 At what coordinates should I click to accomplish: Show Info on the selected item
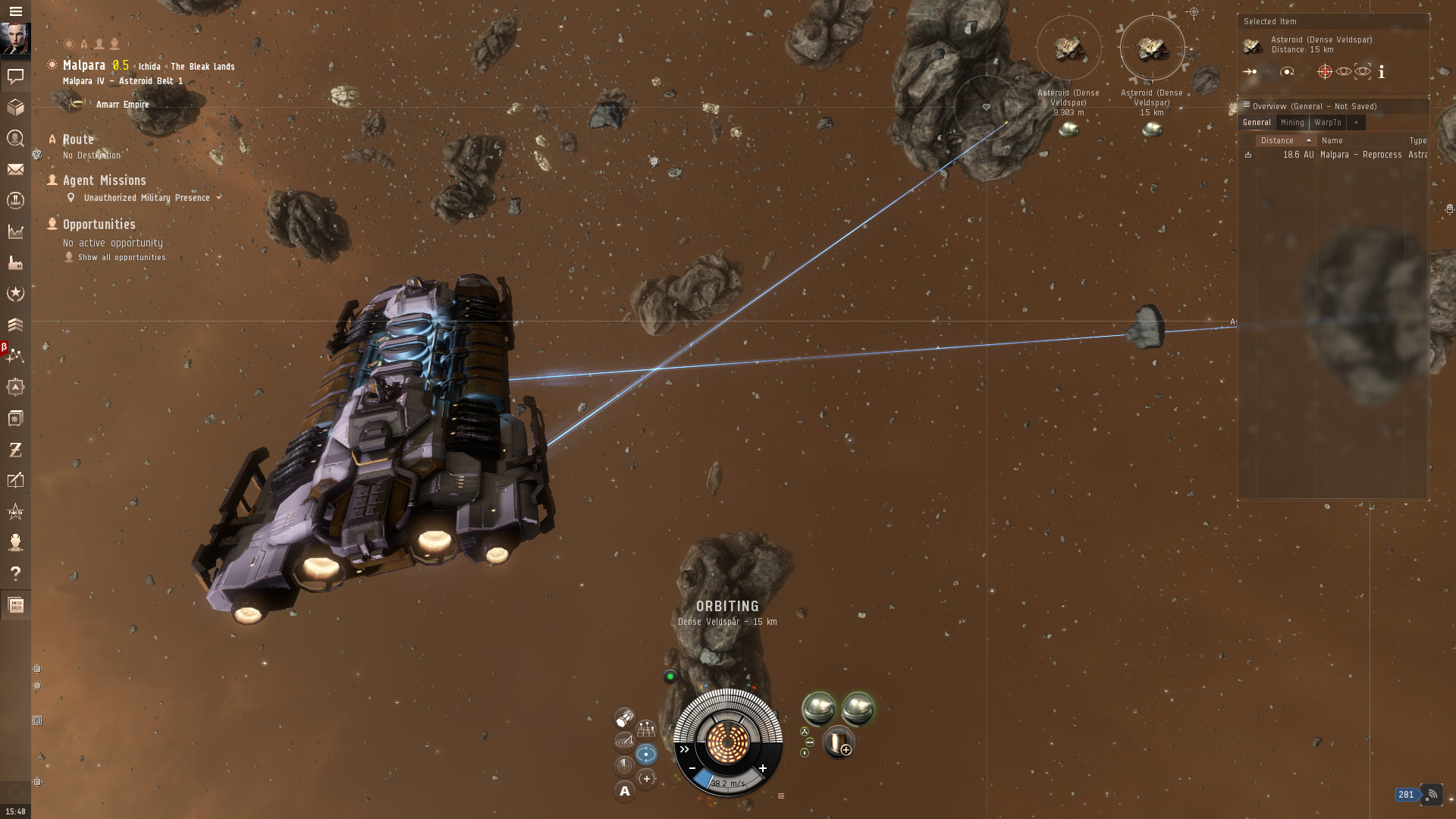[1382, 72]
